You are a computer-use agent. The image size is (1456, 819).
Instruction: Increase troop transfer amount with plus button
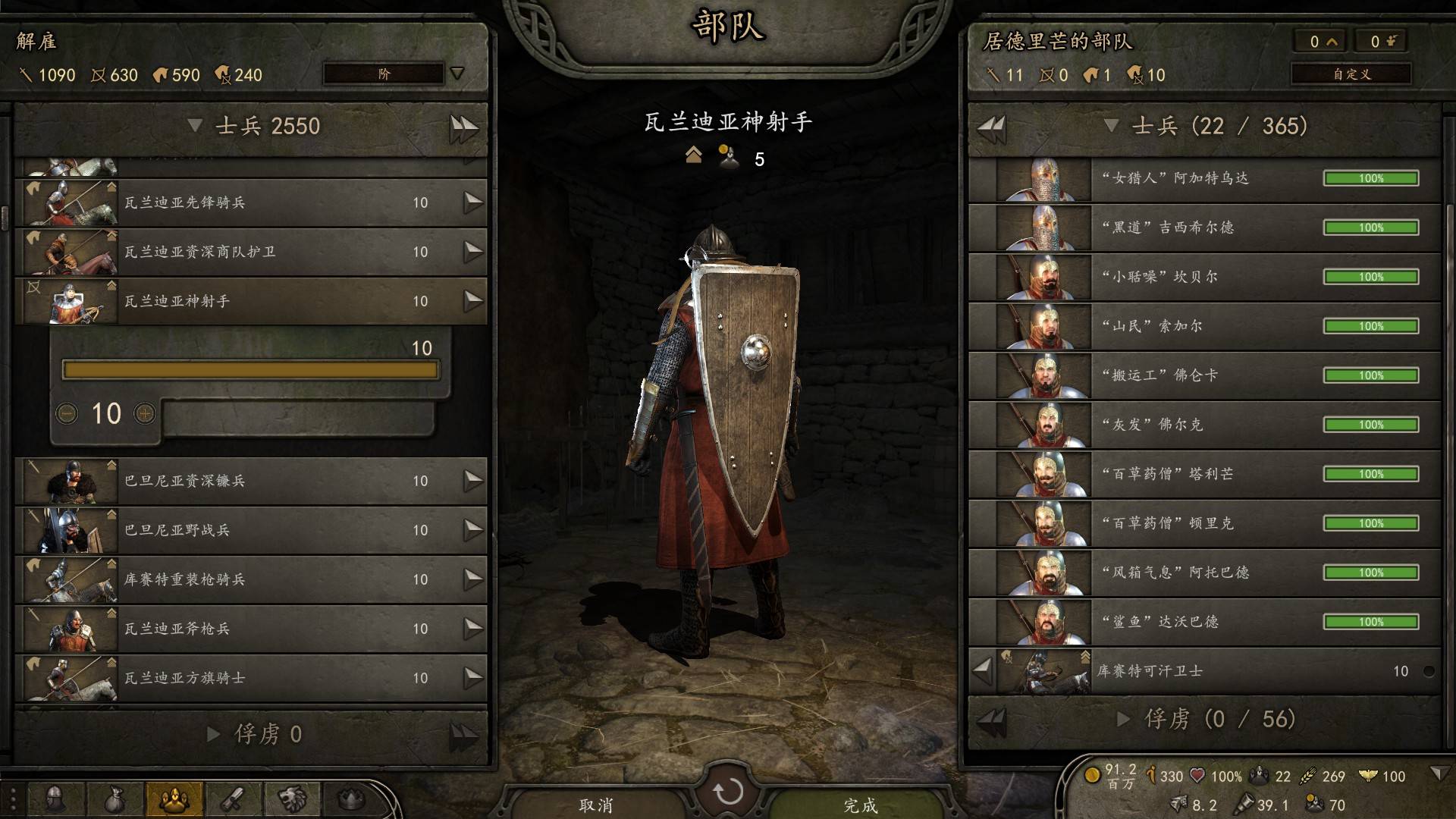coord(144,413)
